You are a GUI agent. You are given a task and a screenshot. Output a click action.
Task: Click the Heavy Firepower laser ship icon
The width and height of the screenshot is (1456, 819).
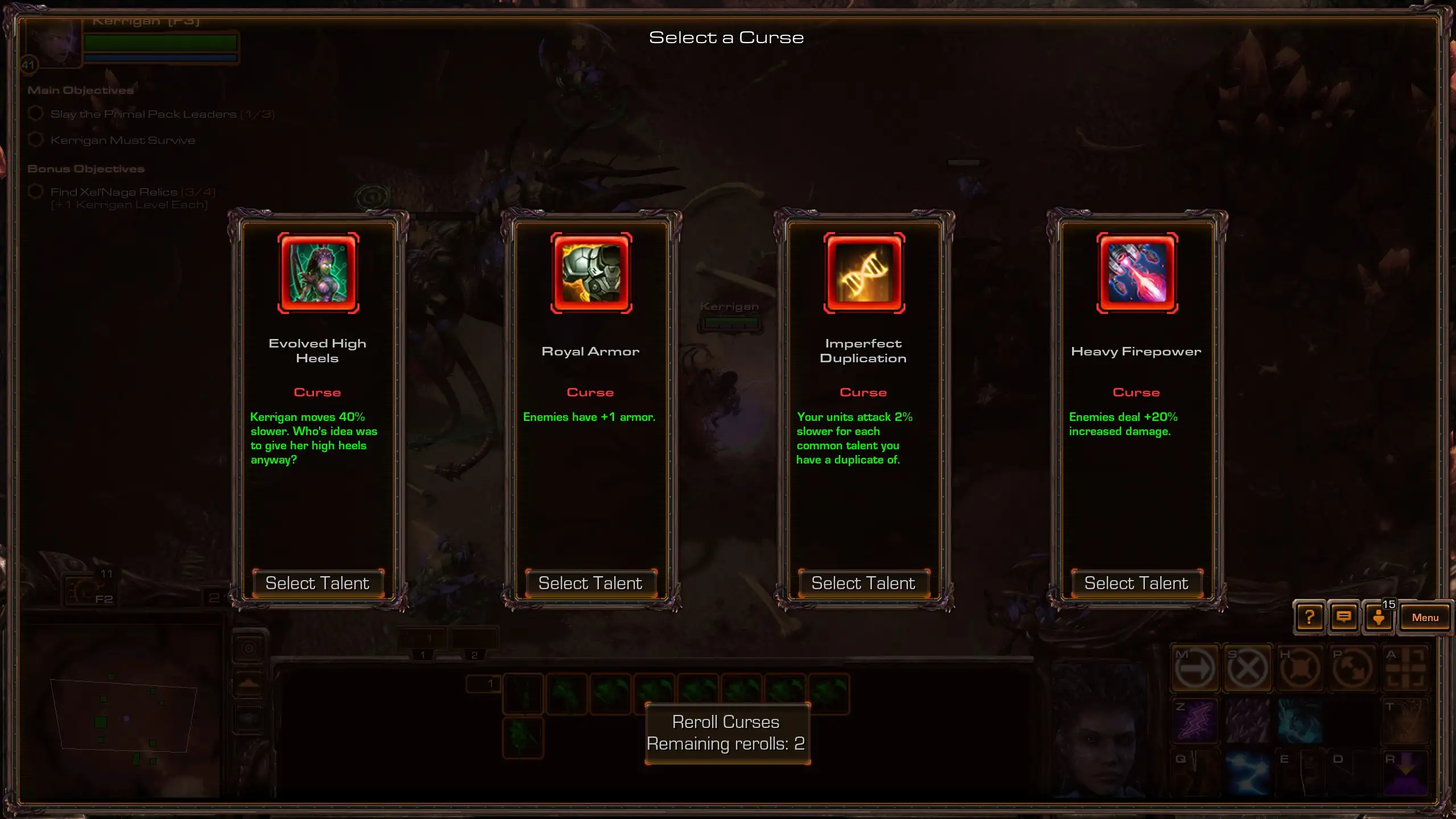[x=1137, y=273]
